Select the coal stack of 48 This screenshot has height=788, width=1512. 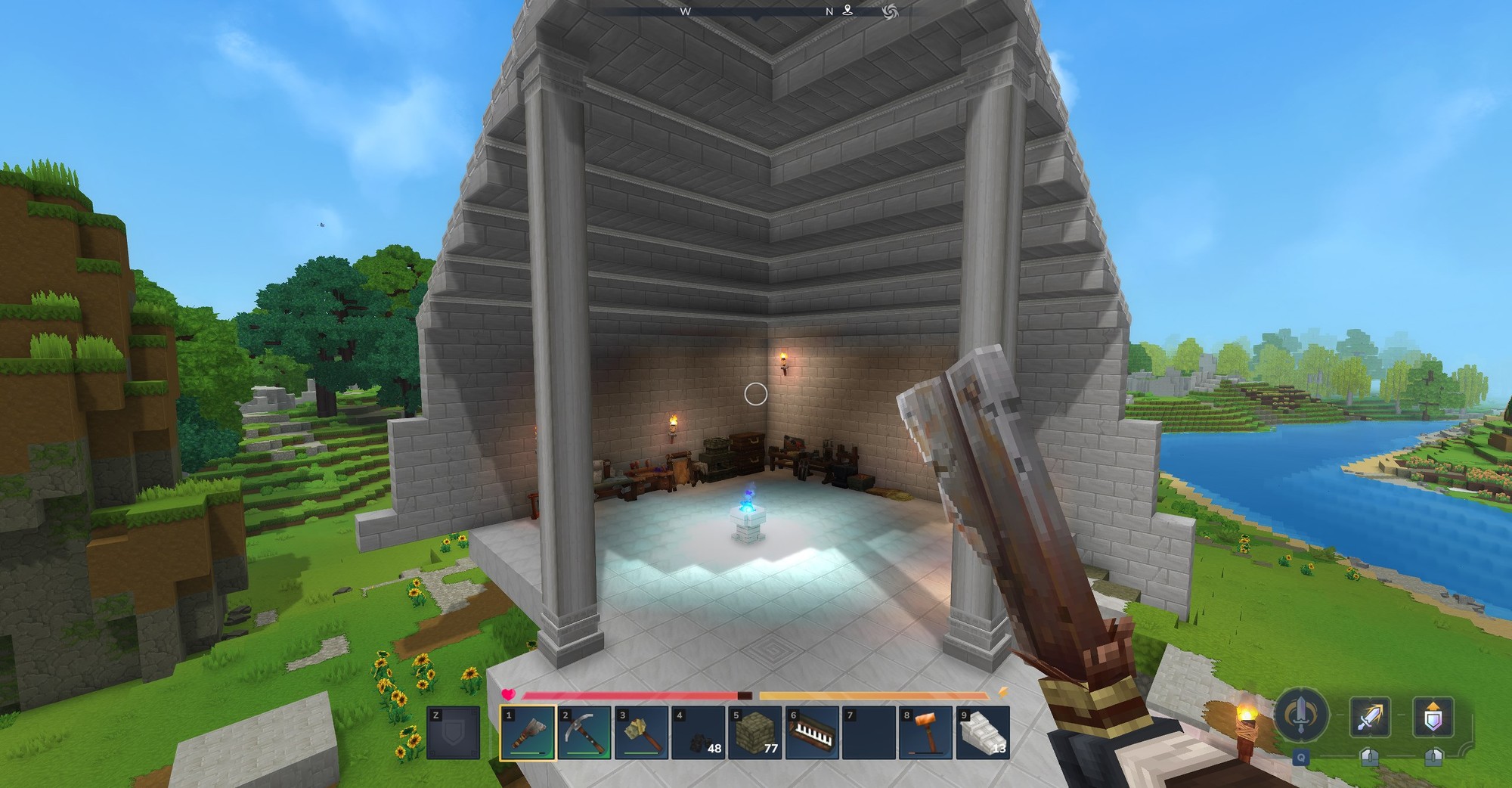coord(699,733)
